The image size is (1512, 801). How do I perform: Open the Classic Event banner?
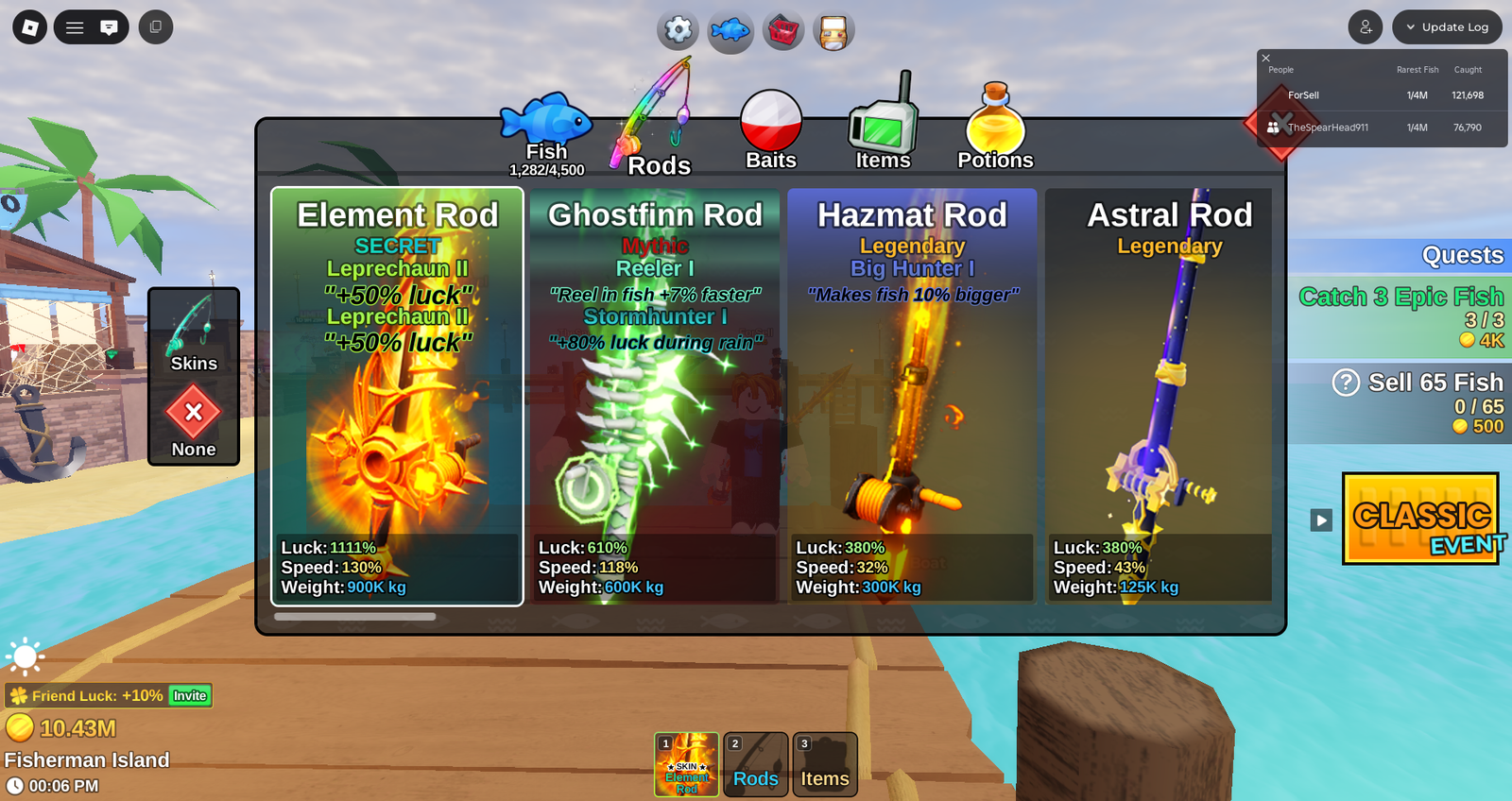pos(1420,519)
